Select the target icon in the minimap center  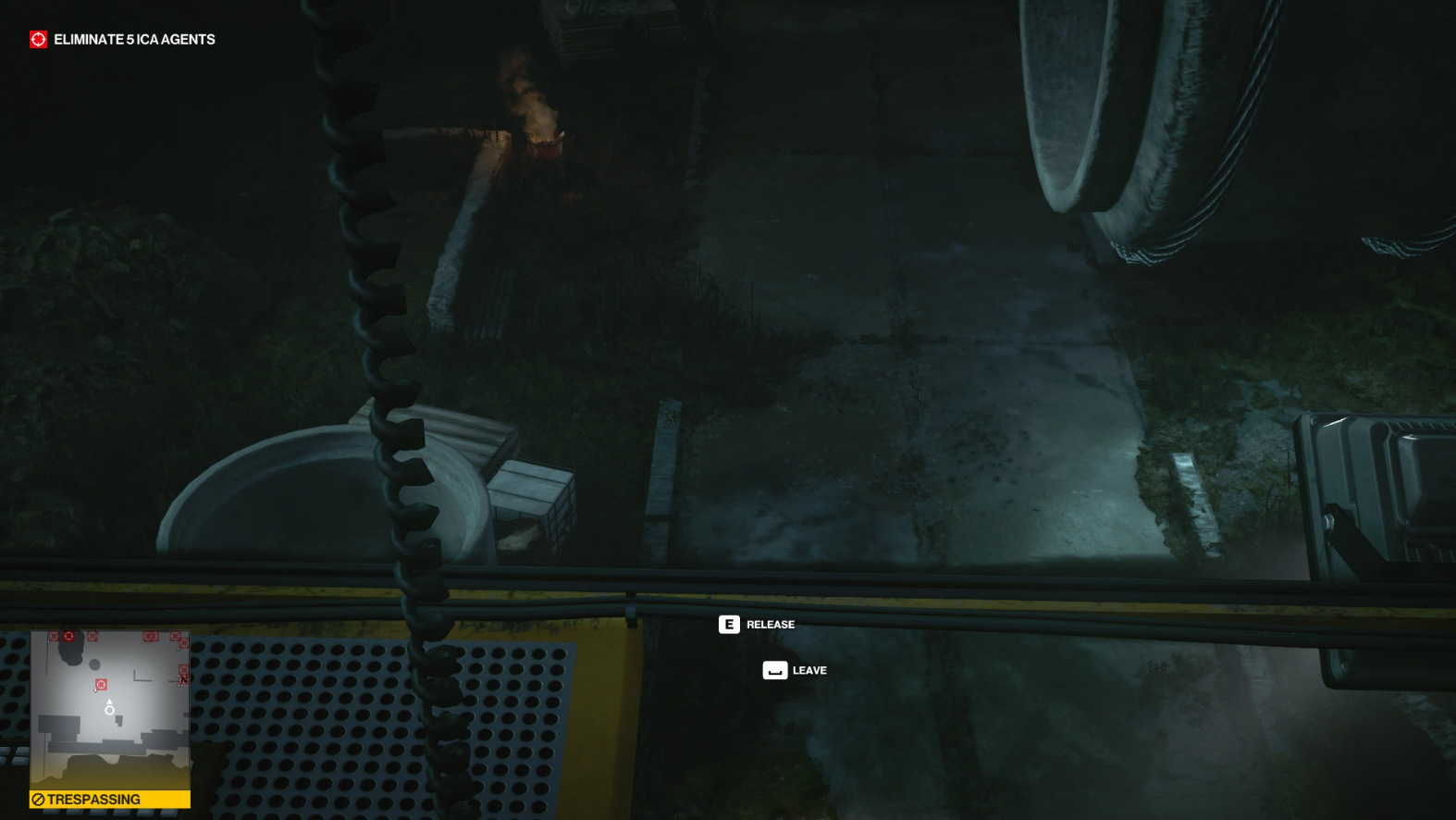click(102, 684)
